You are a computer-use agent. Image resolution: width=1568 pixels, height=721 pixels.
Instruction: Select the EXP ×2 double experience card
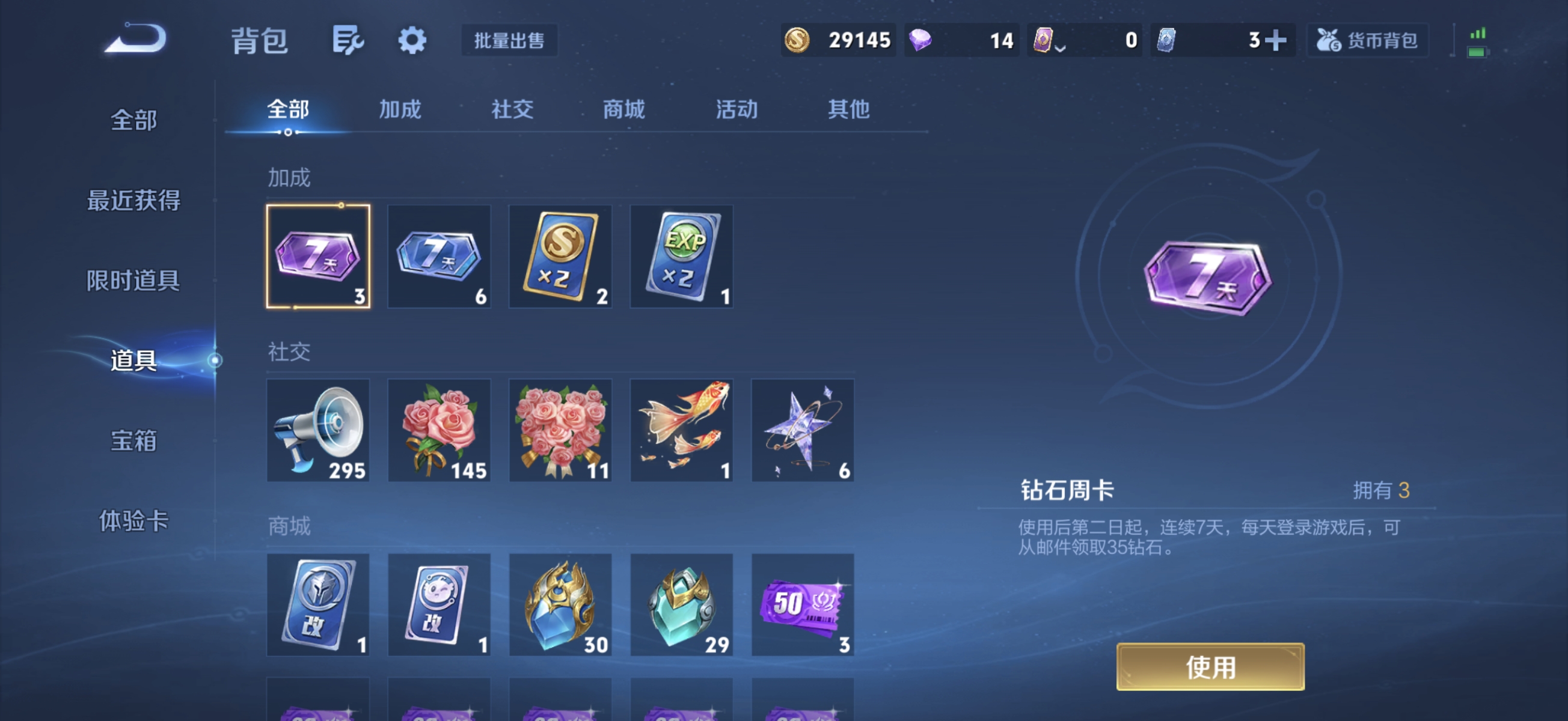click(681, 257)
